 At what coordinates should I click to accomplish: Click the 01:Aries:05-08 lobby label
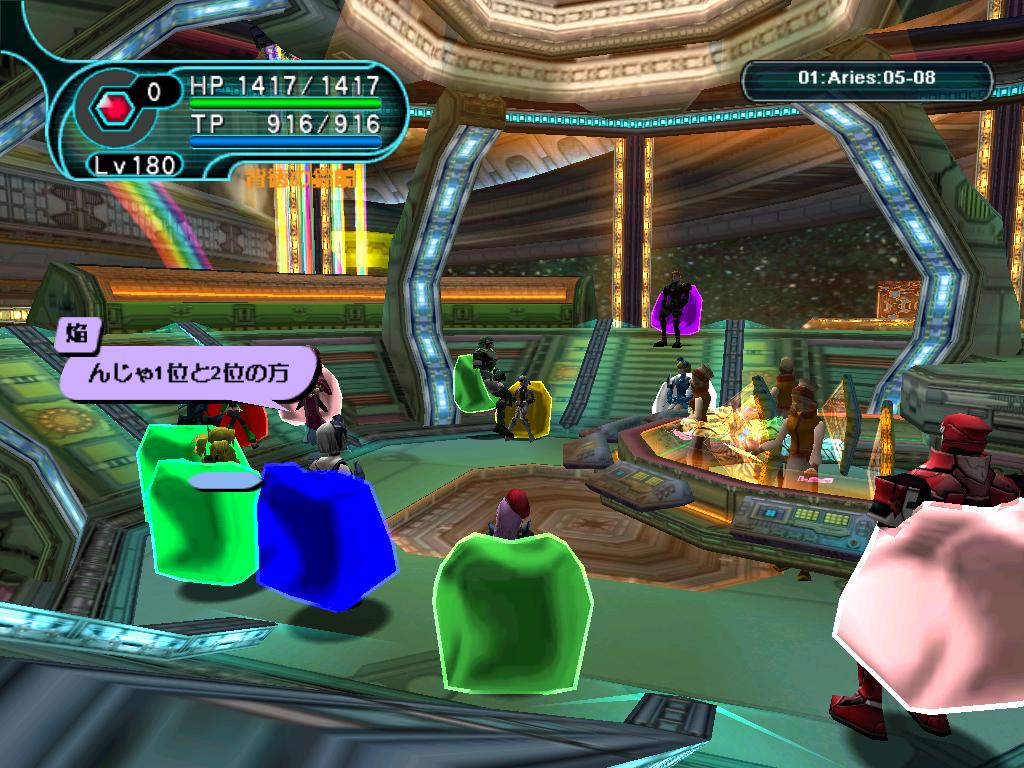[x=867, y=77]
